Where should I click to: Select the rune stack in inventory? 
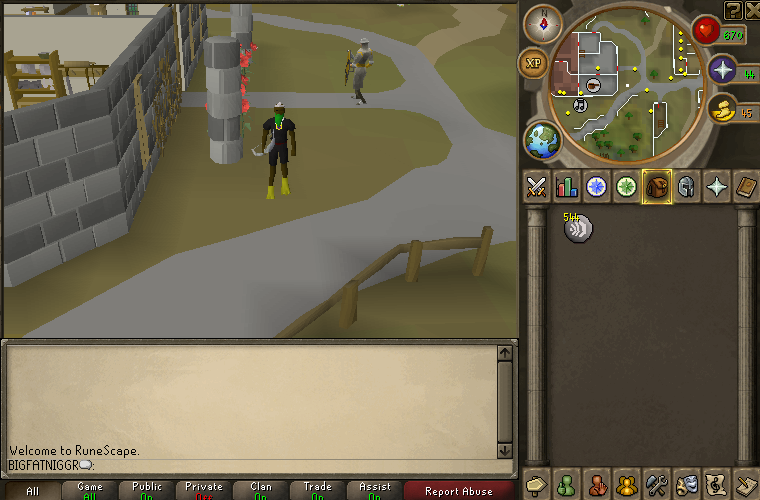pos(577,229)
